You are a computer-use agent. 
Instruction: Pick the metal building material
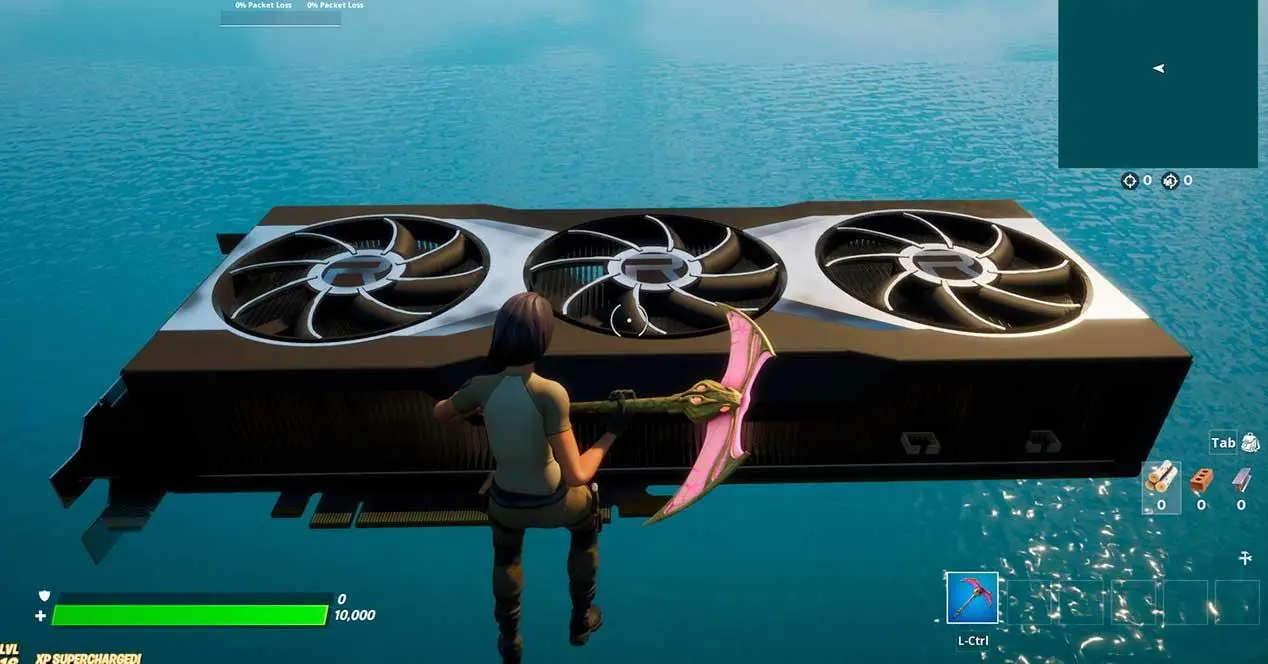pos(1241,480)
